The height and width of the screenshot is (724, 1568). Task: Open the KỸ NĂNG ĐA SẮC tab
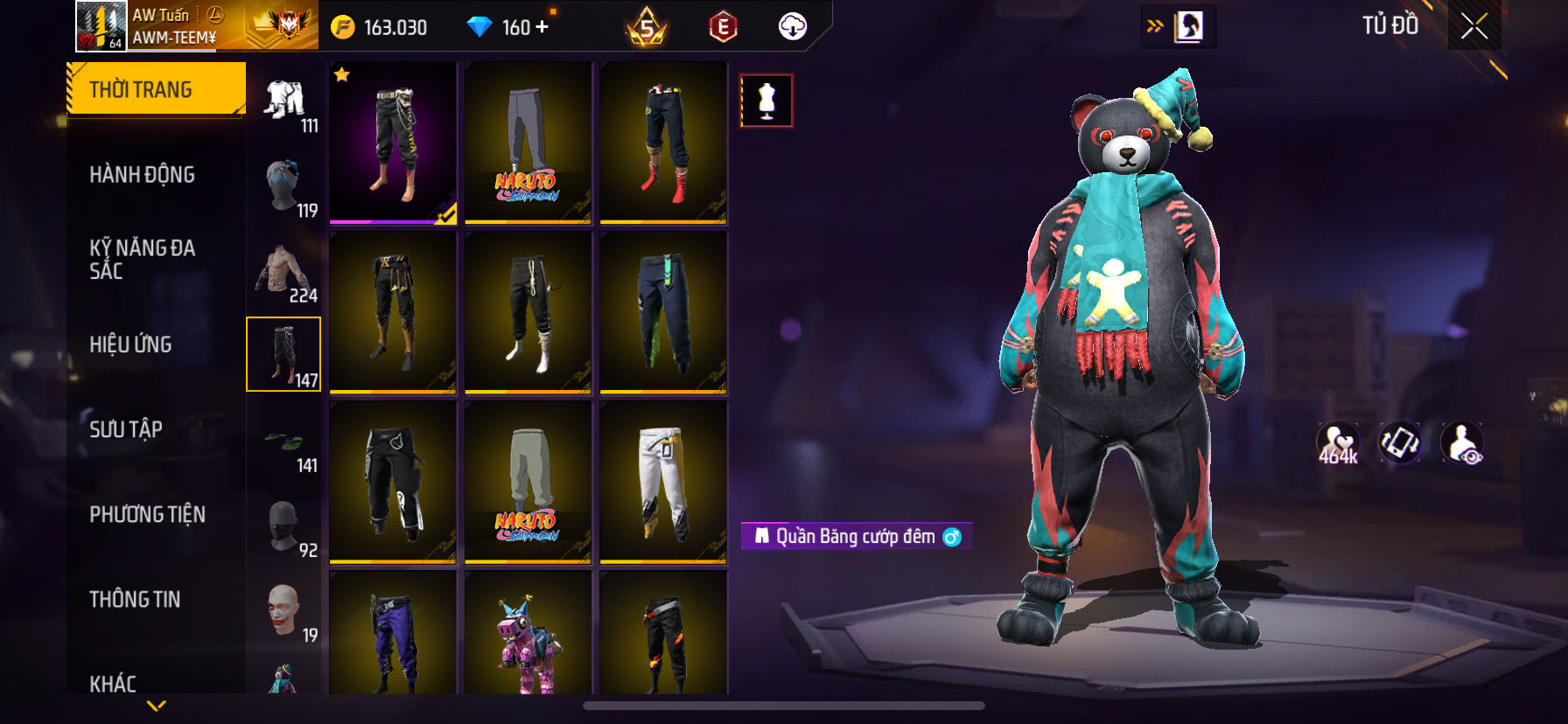[142, 260]
